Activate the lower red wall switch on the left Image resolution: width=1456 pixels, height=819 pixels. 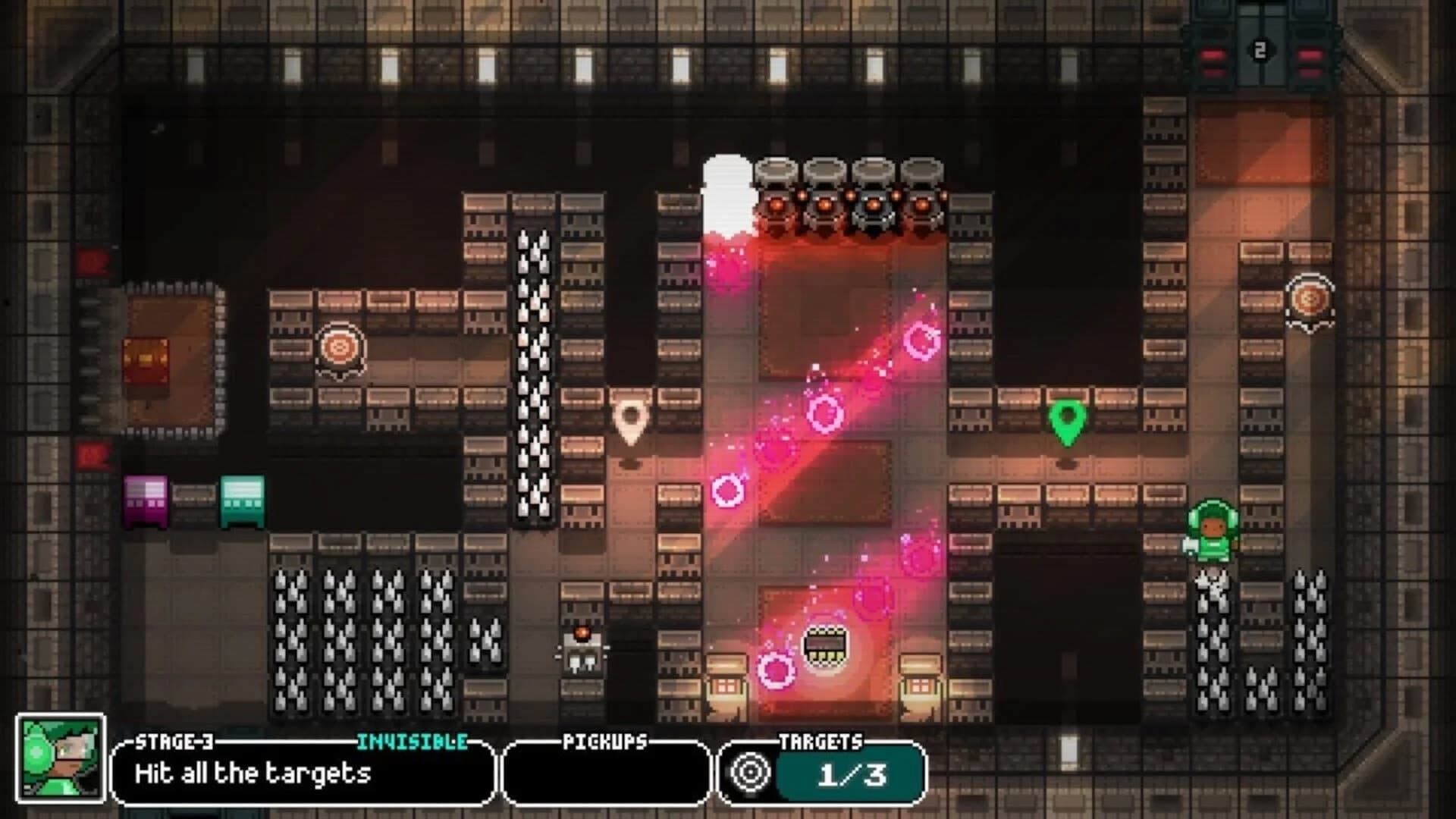[x=94, y=455]
